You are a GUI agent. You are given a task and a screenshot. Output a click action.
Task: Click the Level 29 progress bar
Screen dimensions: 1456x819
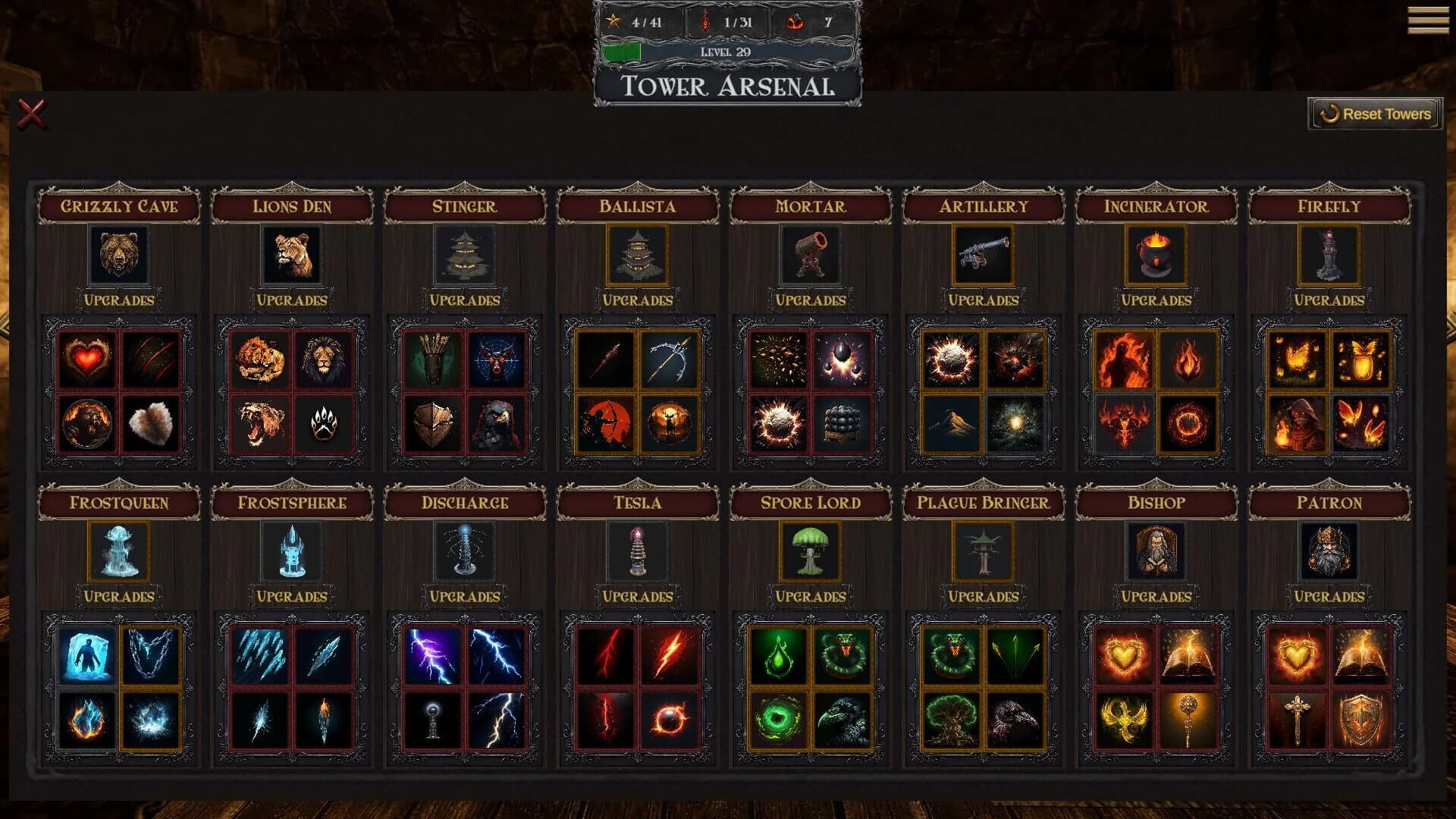click(726, 53)
